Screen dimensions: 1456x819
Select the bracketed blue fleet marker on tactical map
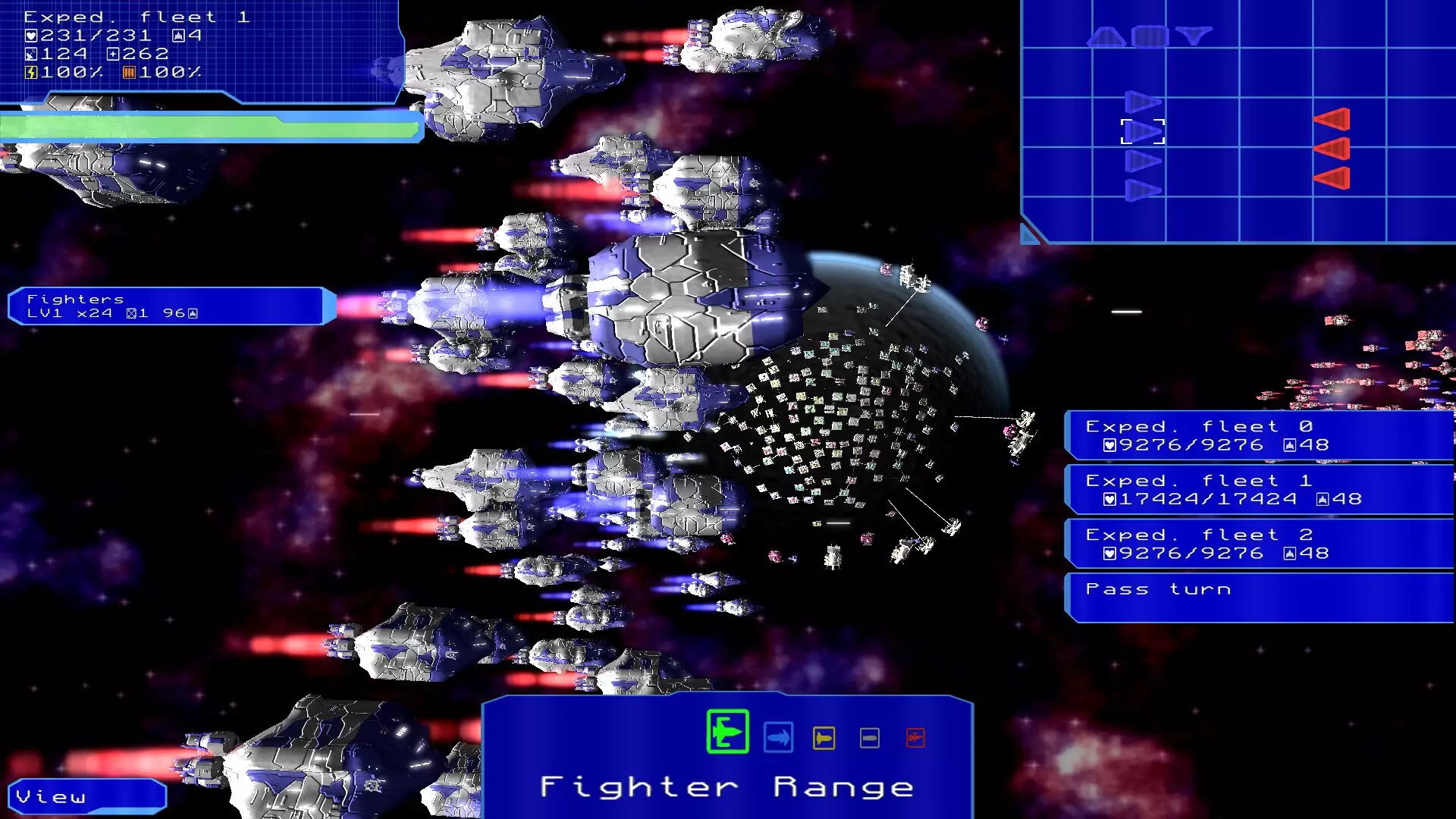1143,132
